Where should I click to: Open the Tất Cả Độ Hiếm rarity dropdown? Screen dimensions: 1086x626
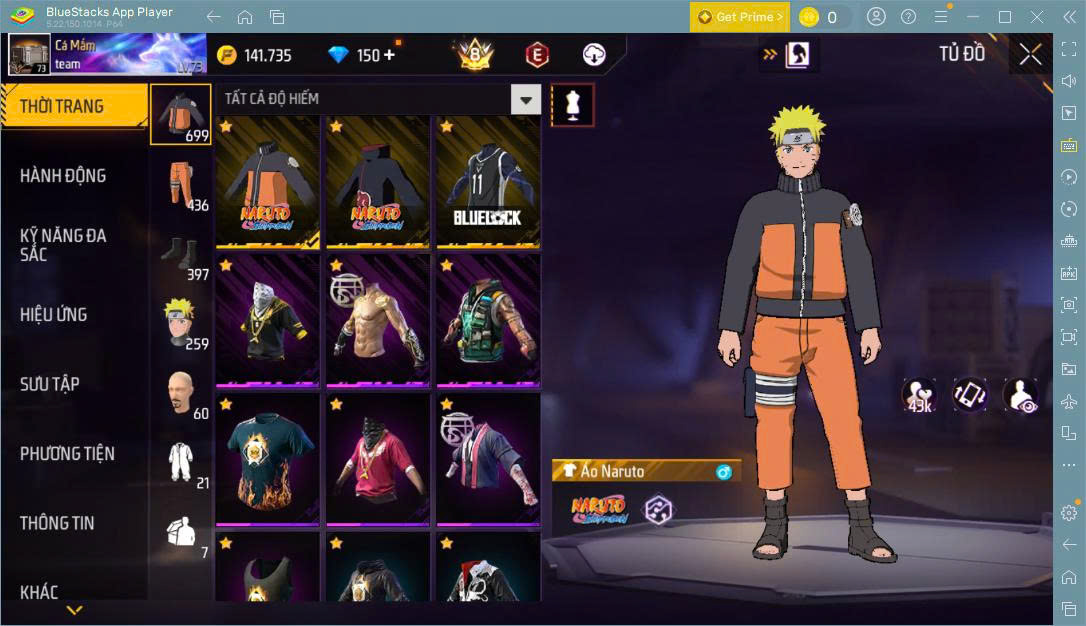[x=526, y=99]
